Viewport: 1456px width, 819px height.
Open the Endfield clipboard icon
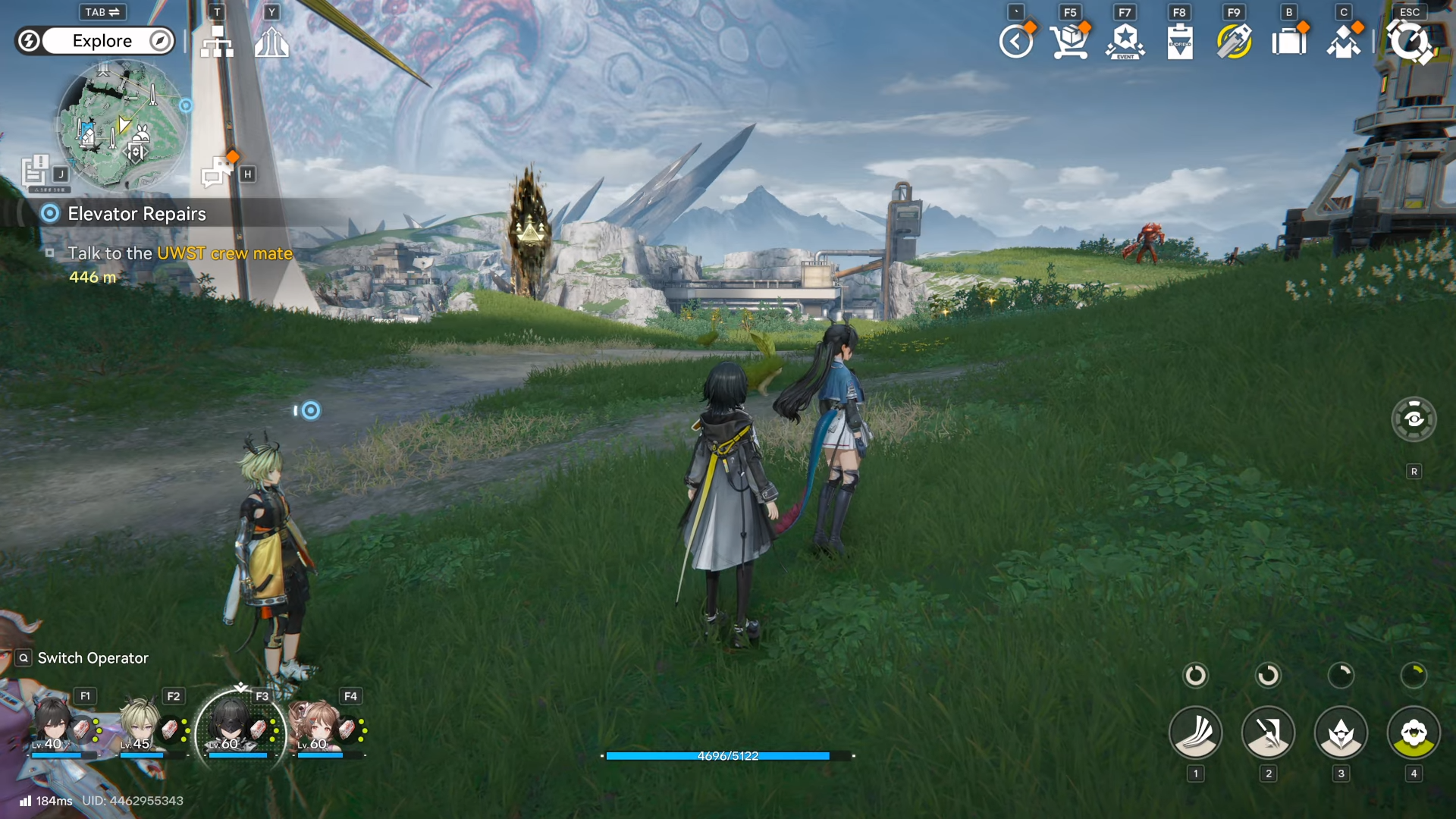[1180, 42]
